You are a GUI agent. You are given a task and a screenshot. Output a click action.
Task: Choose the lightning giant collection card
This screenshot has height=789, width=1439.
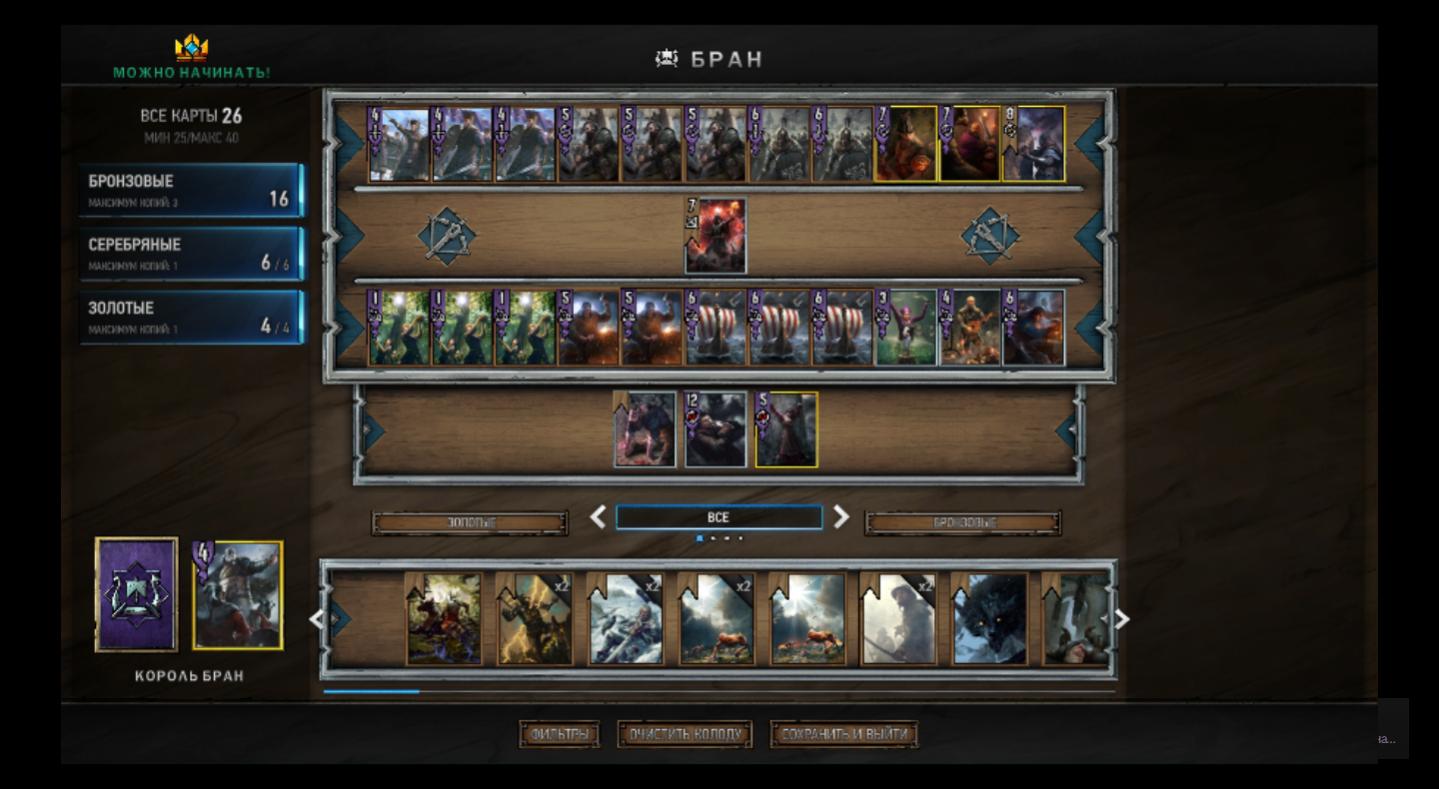click(x=534, y=619)
